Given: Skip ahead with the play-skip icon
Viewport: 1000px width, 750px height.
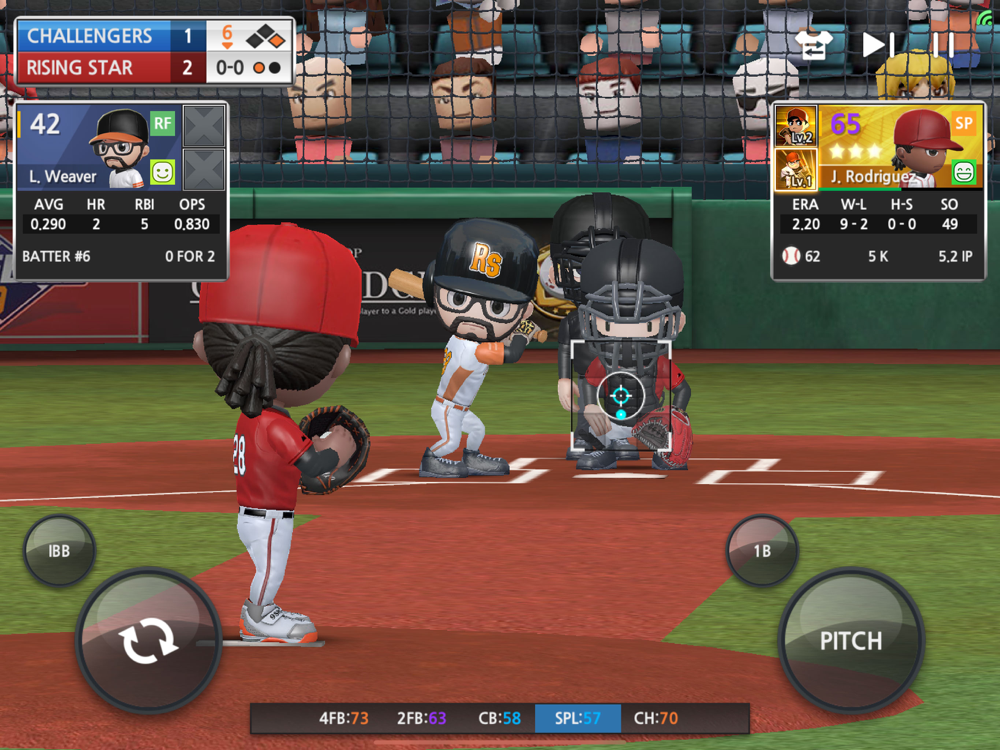Looking at the screenshot, I should click(879, 45).
